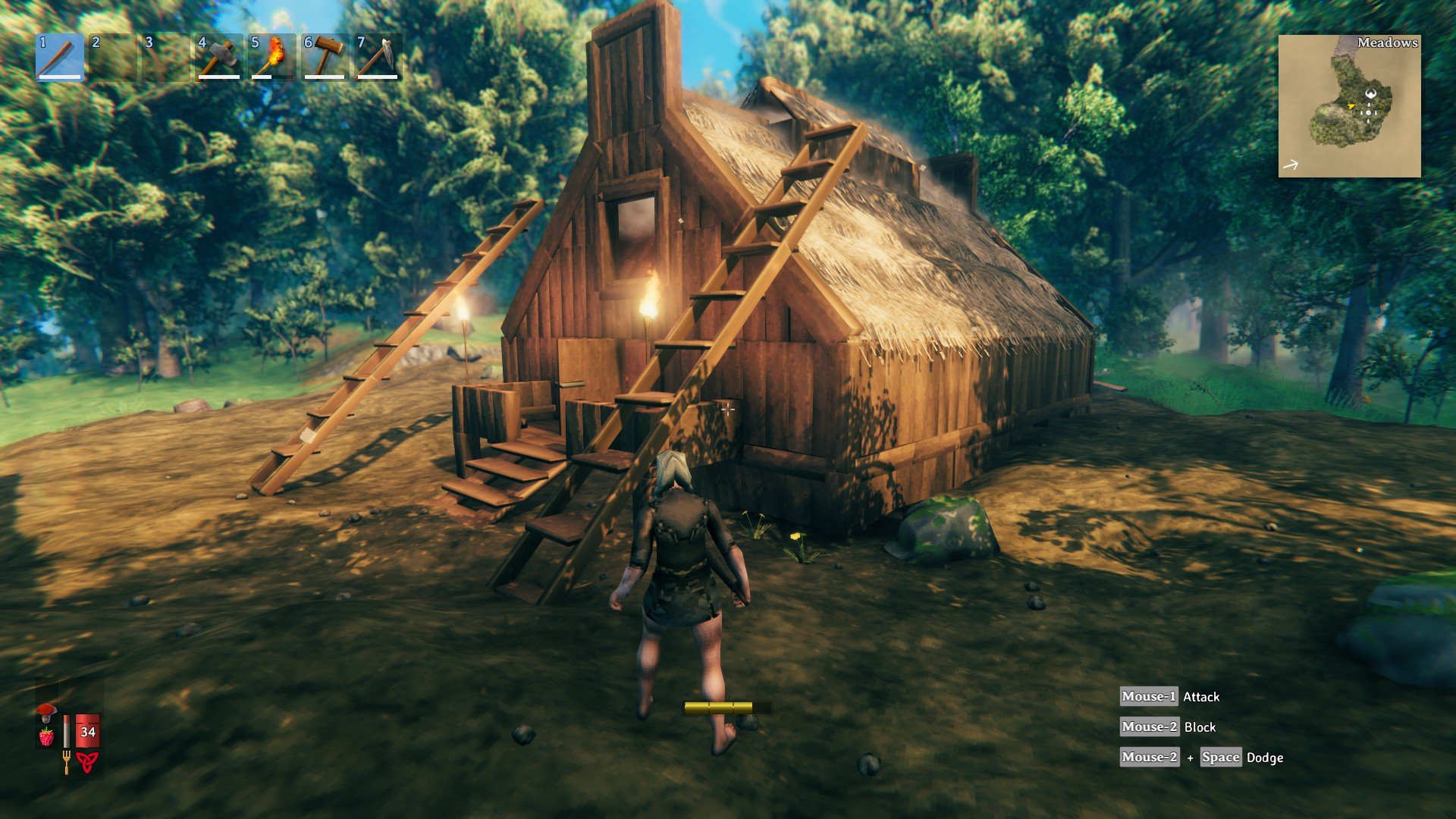Screen dimensions: 1456x819
Task: Click the fork hunger icon
Action: pyautogui.click(x=67, y=758)
